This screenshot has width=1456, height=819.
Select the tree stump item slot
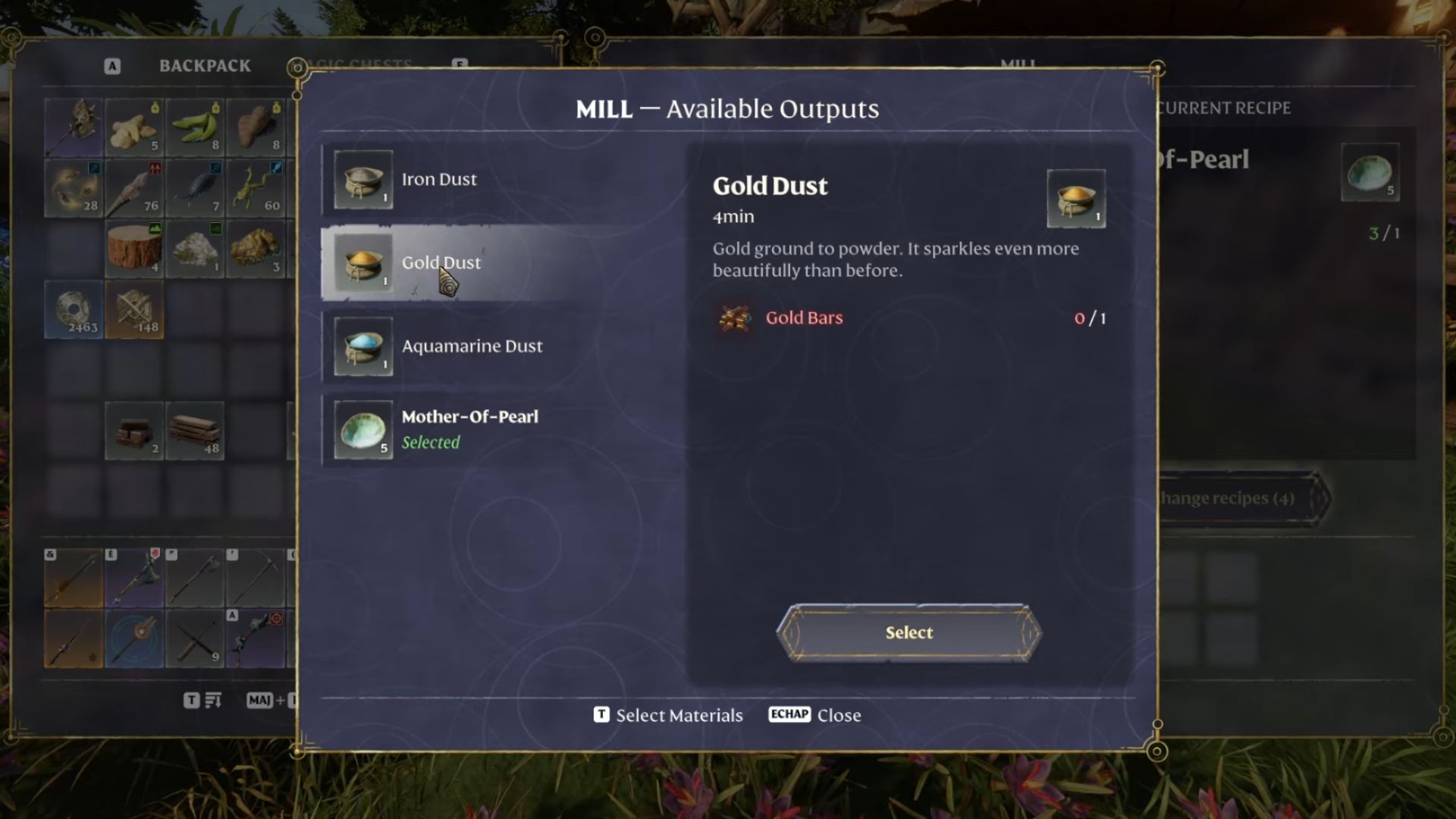click(134, 249)
